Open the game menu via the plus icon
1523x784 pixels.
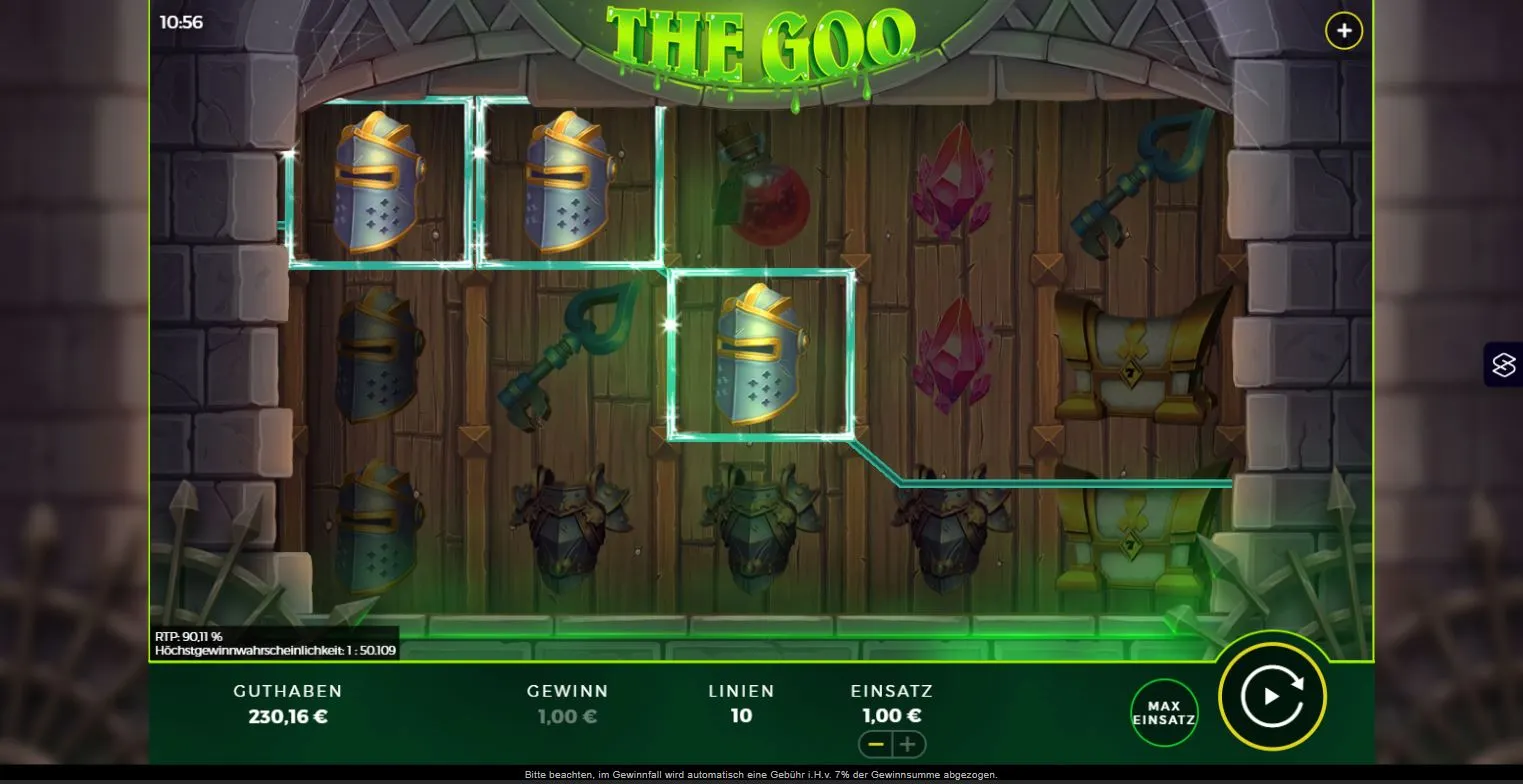(1343, 30)
